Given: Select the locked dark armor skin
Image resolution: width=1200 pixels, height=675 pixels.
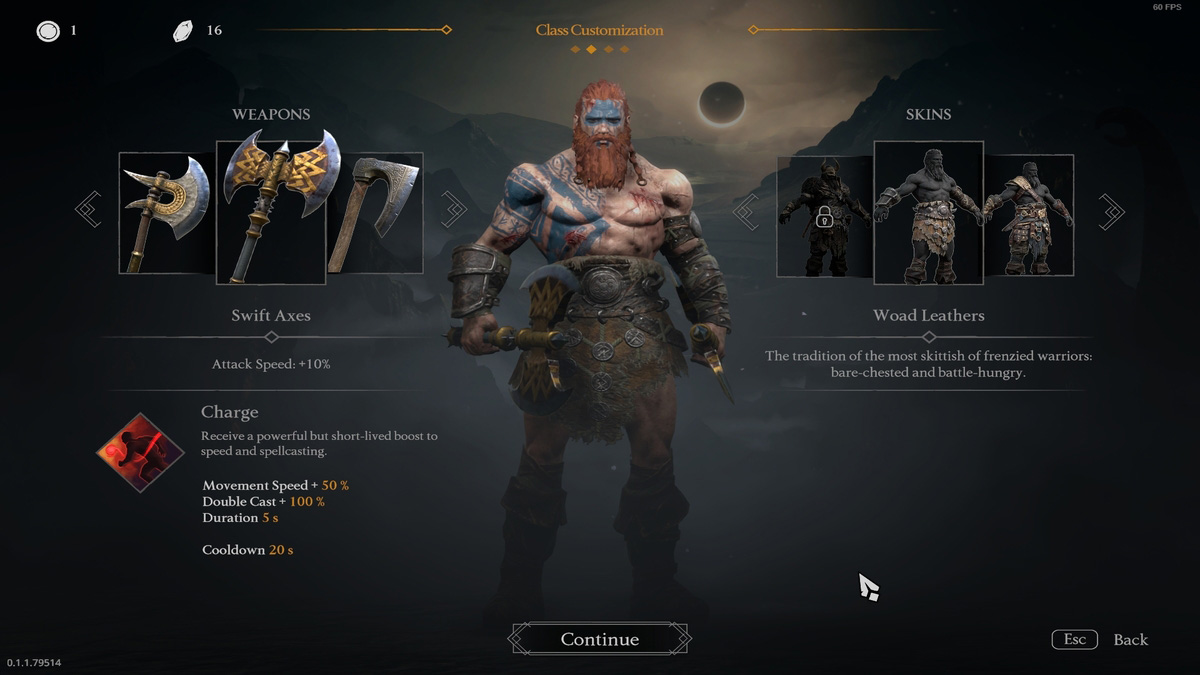Looking at the screenshot, I should [825, 215].
